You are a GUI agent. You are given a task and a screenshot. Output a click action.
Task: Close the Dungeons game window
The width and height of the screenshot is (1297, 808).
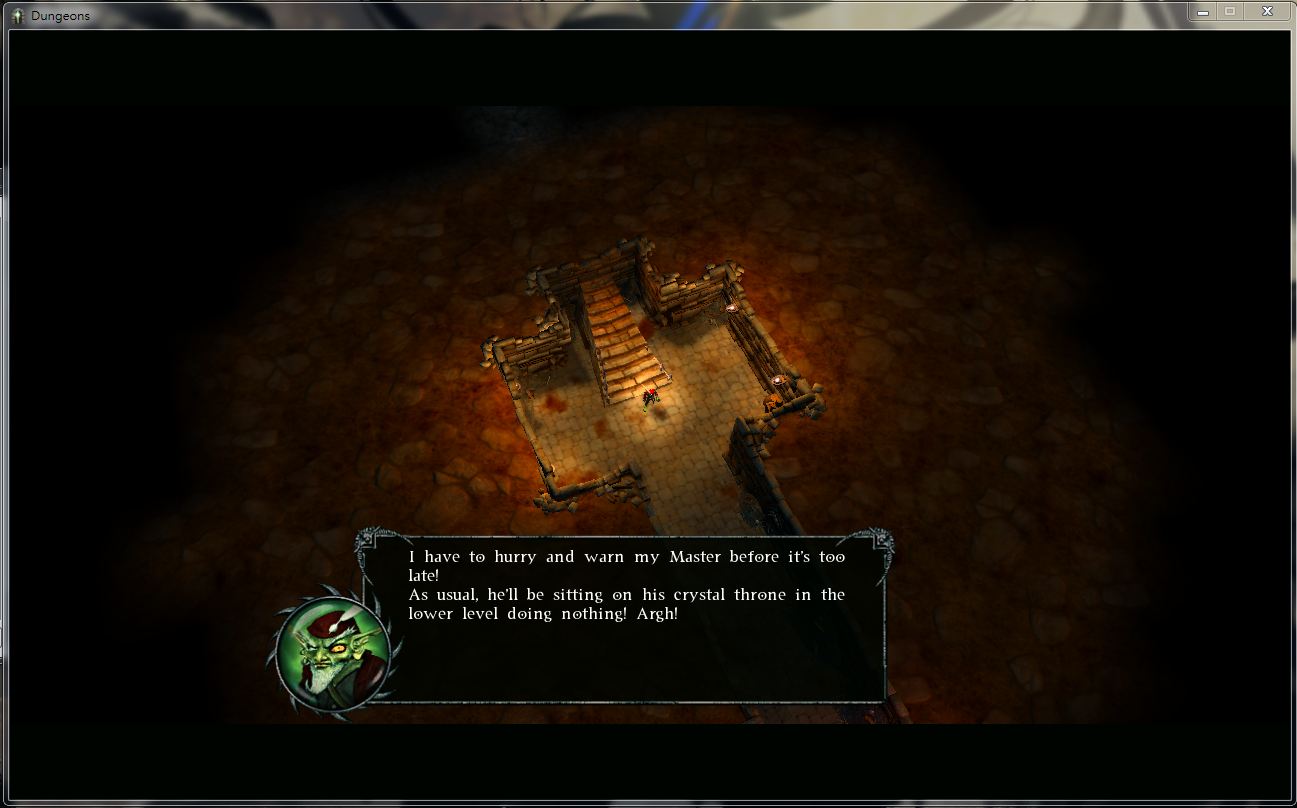[1266, 12]
